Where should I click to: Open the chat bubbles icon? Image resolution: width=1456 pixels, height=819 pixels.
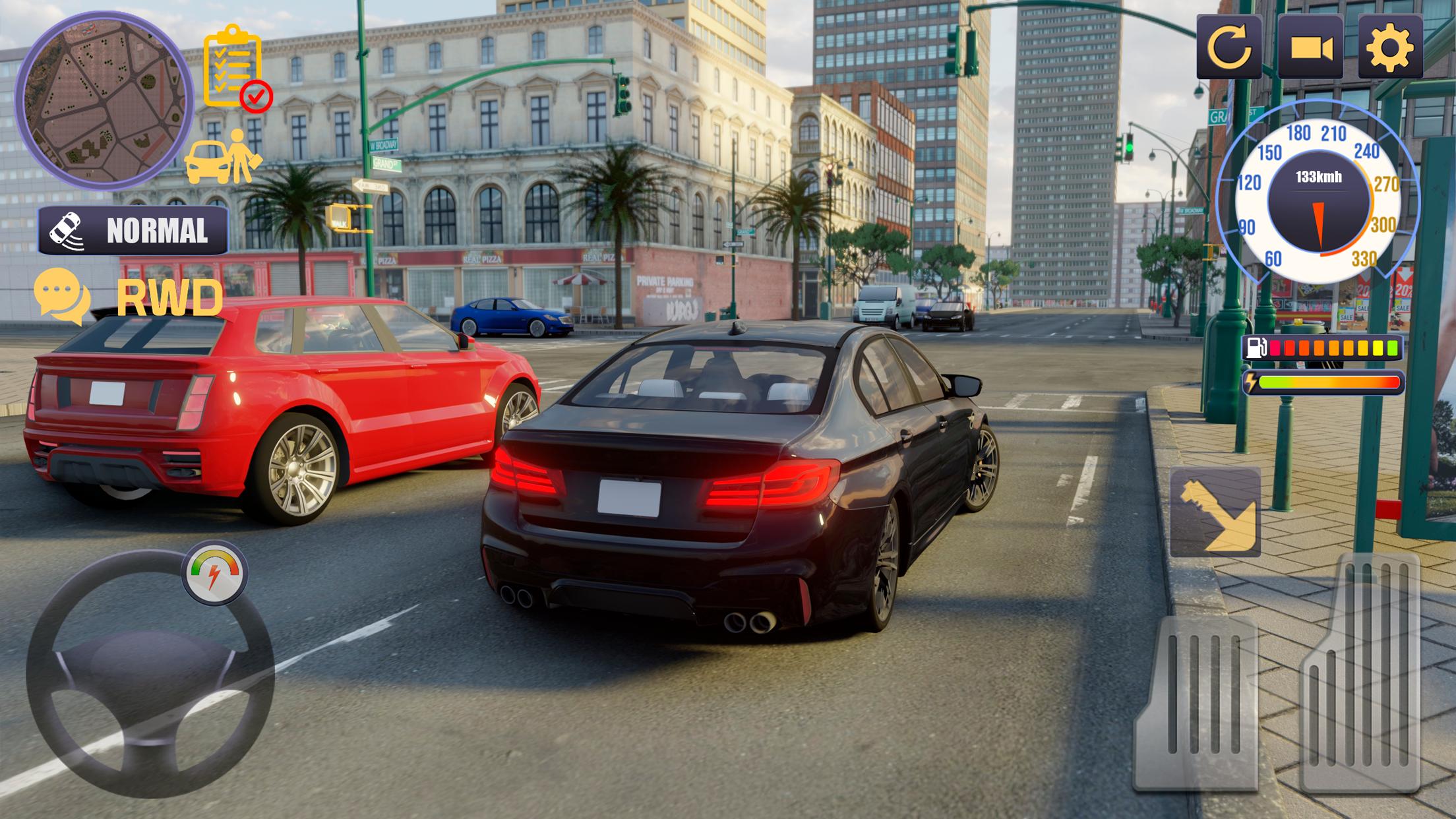coord(62,296)
